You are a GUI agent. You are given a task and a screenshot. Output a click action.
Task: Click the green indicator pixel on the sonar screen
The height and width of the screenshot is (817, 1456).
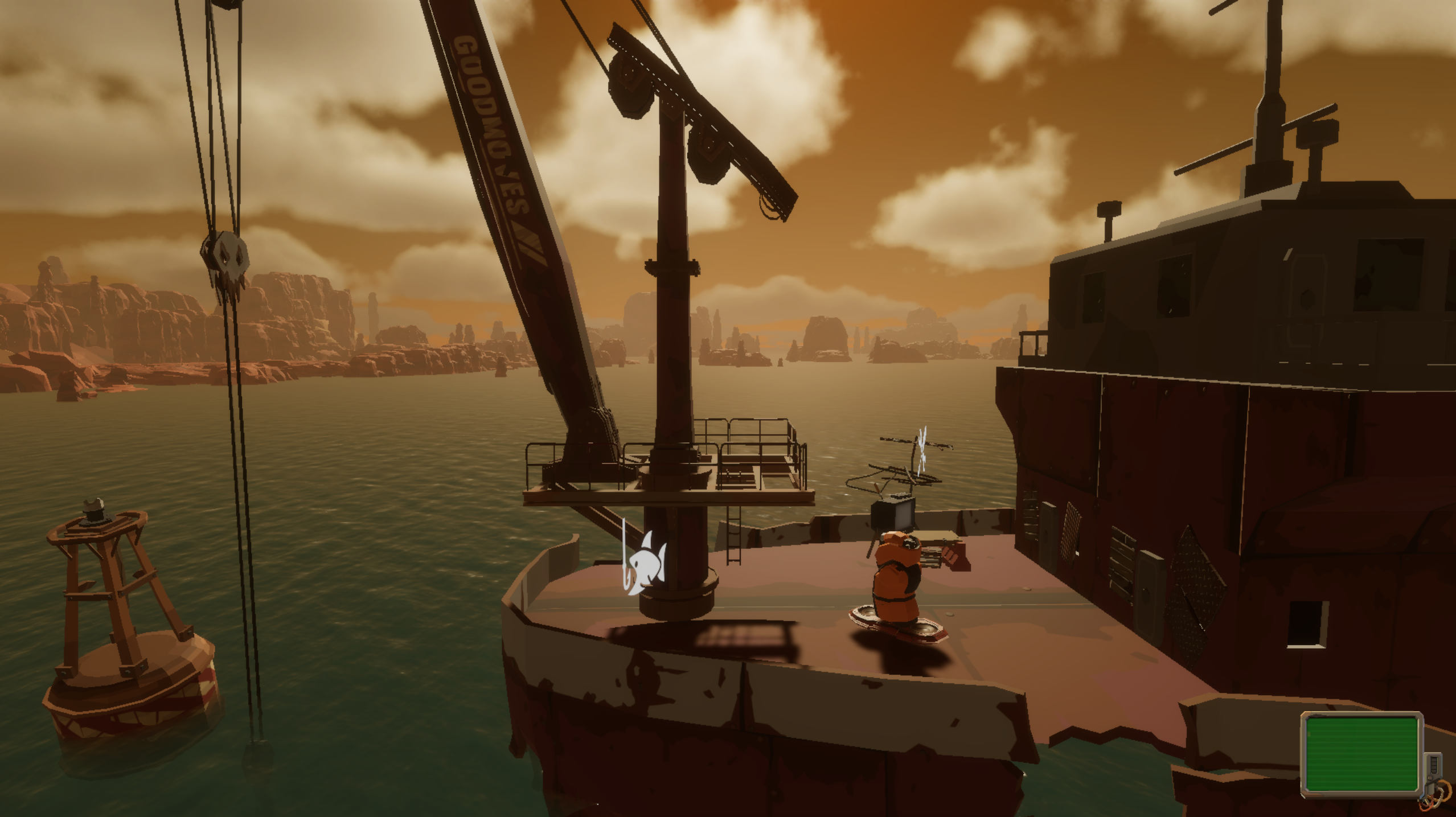click(x=1309, y=734)
